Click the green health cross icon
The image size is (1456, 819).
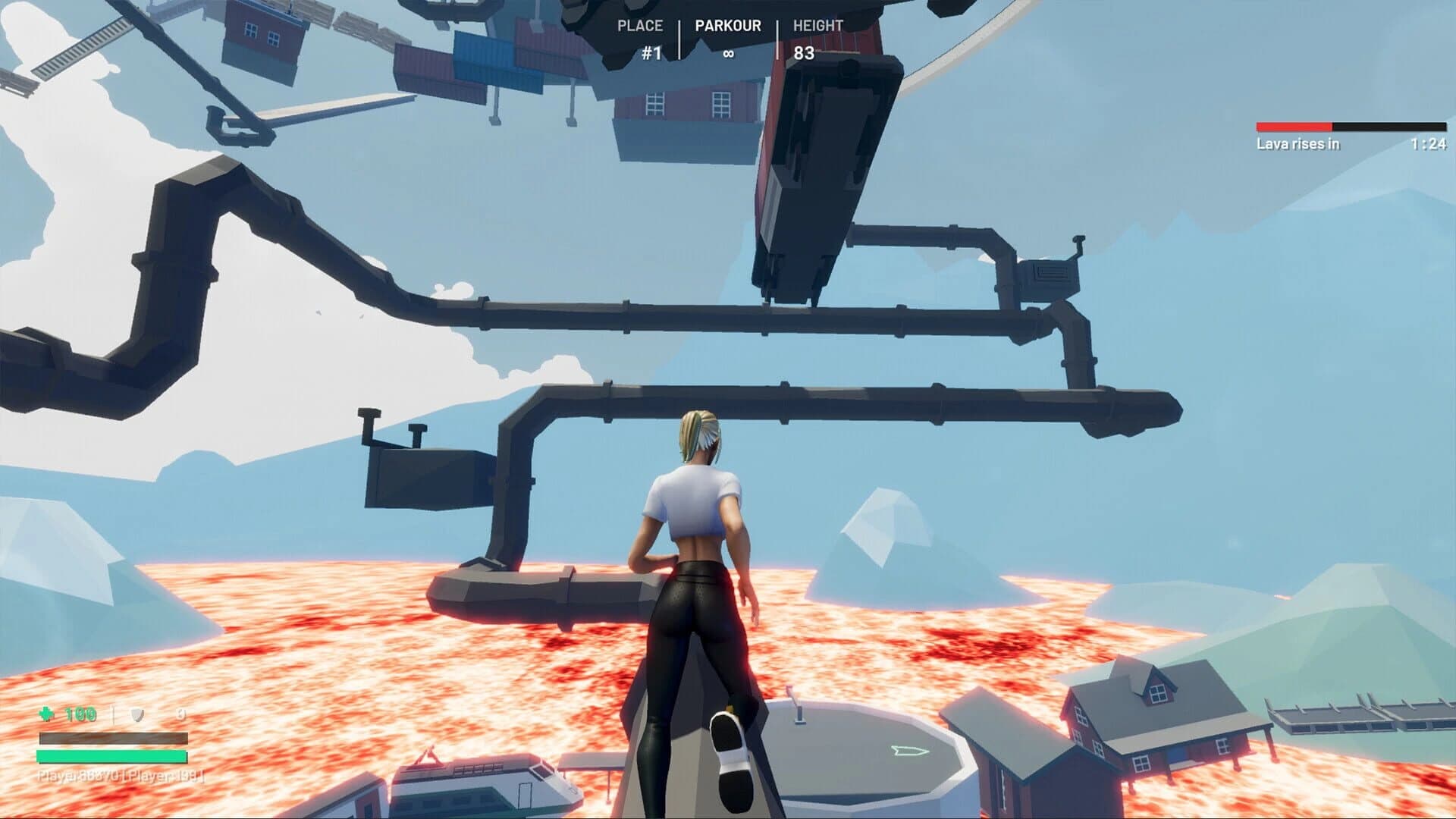point(47,713)
